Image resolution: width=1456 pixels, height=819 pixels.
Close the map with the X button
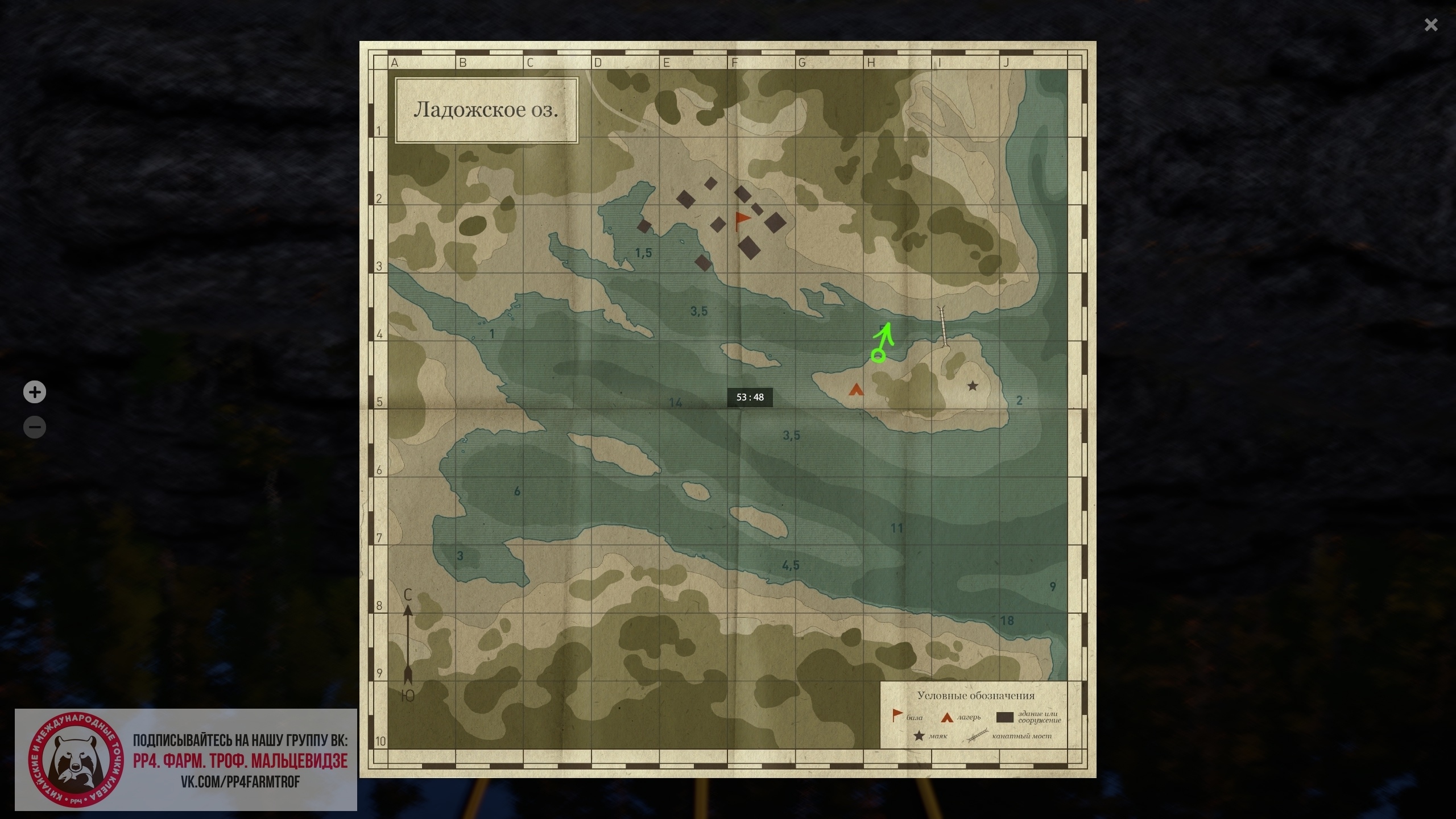tap(1431, 25)
